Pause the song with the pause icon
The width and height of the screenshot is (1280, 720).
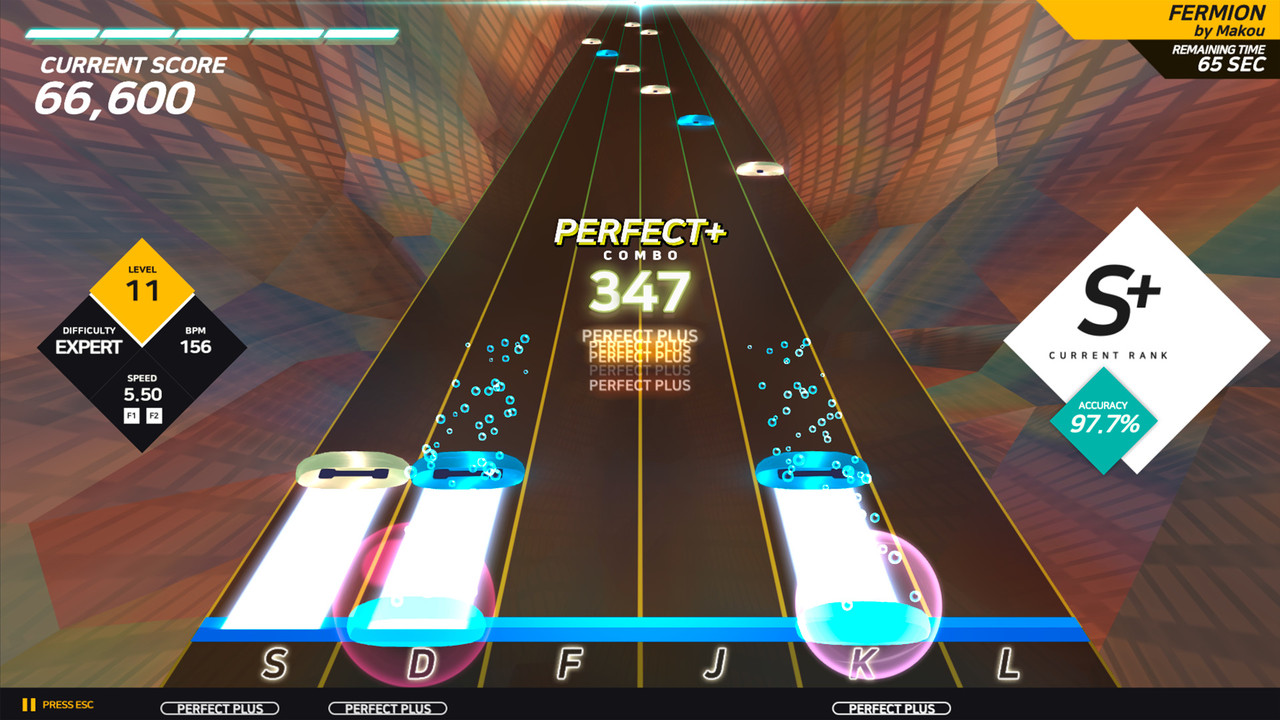point(29,705)
